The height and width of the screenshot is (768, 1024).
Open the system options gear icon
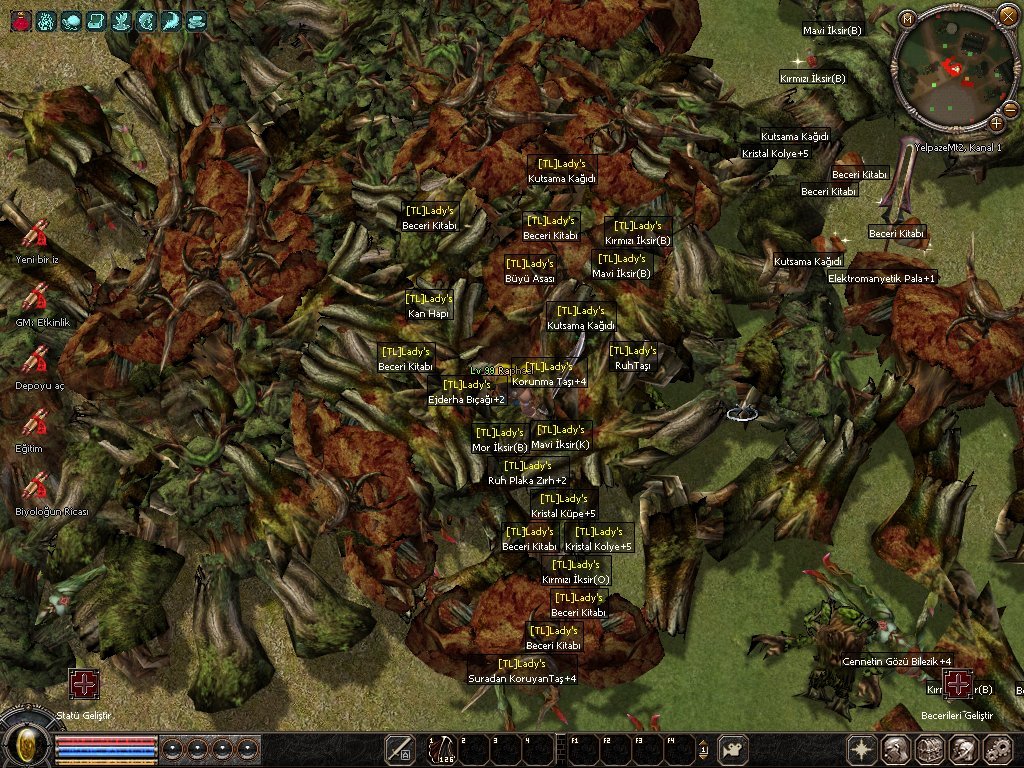tap(997, 749)
